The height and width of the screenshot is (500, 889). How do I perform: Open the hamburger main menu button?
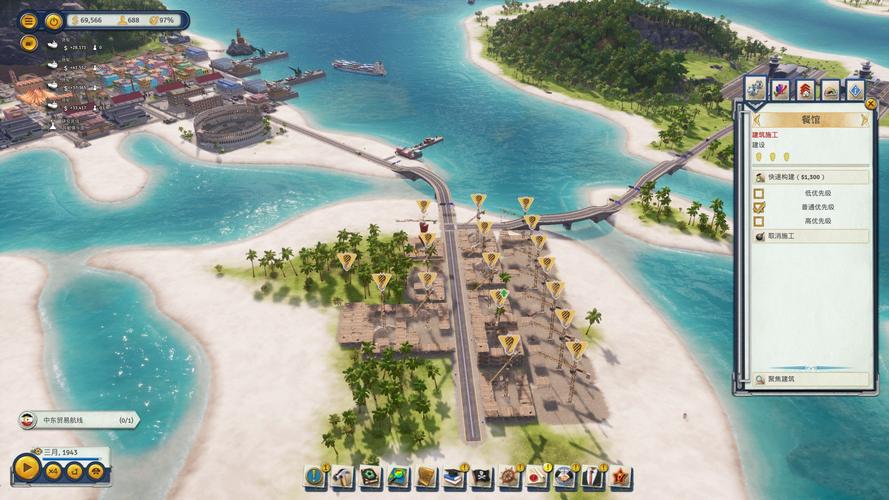tap(28, 21)
